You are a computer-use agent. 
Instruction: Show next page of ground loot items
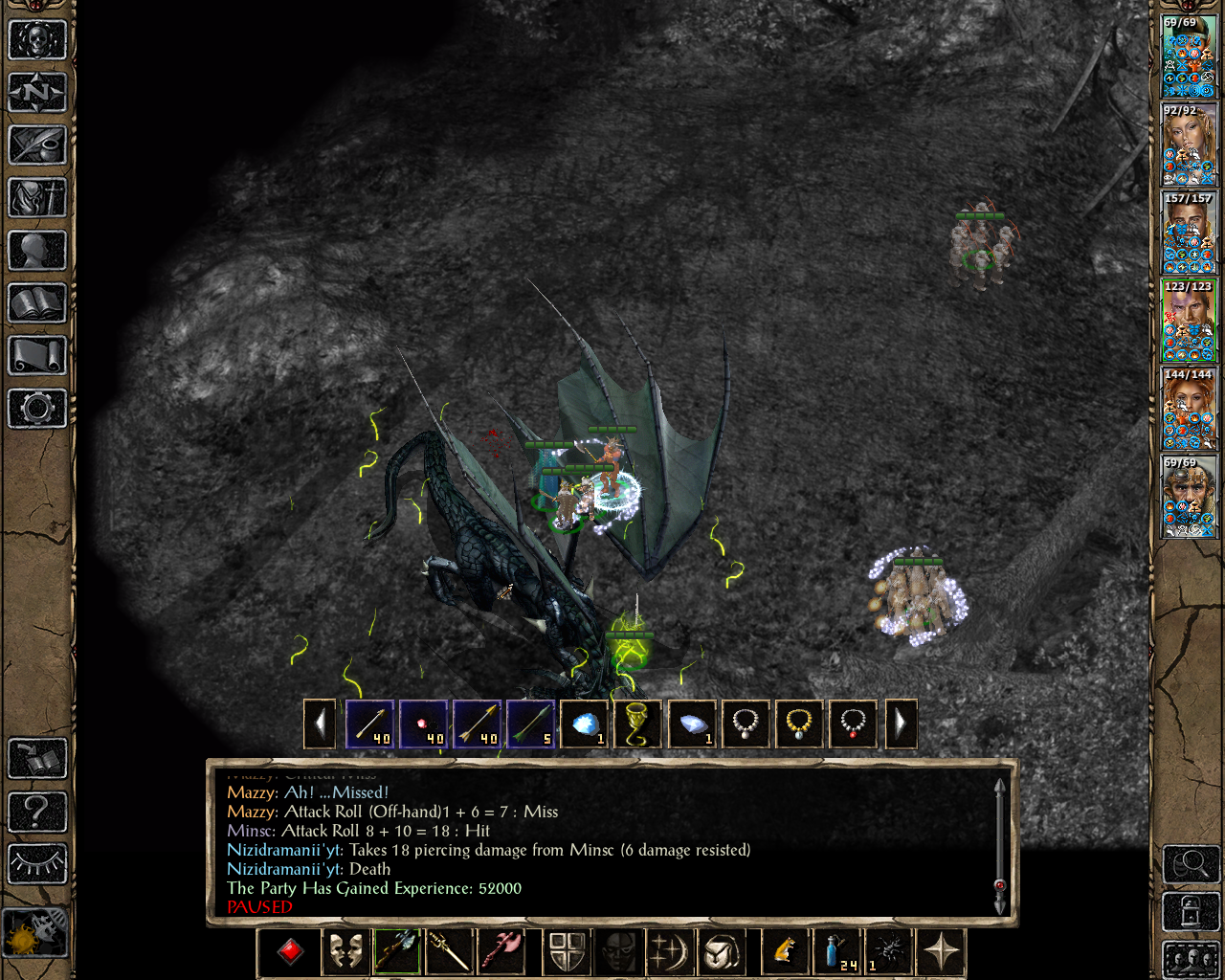coord(901,724)
